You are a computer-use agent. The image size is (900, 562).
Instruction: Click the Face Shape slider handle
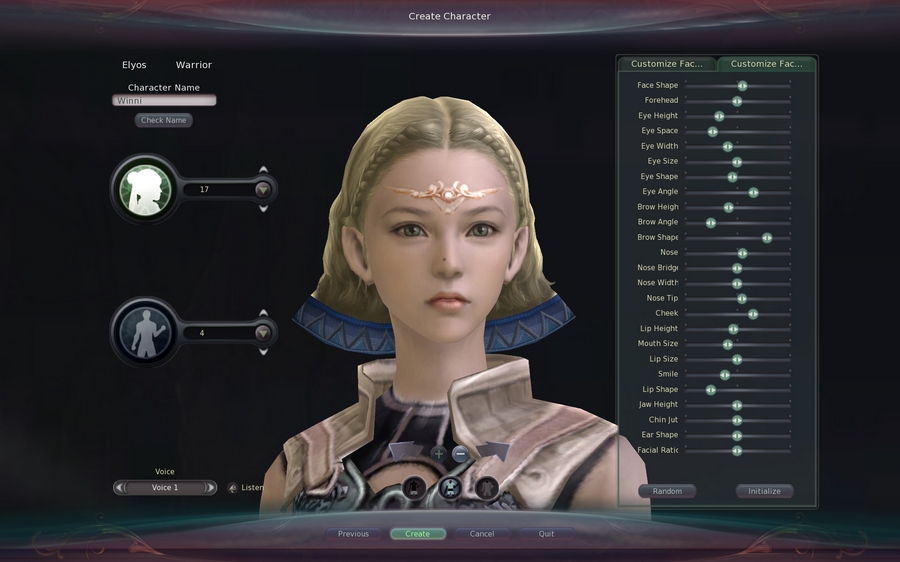pos(742,86)
